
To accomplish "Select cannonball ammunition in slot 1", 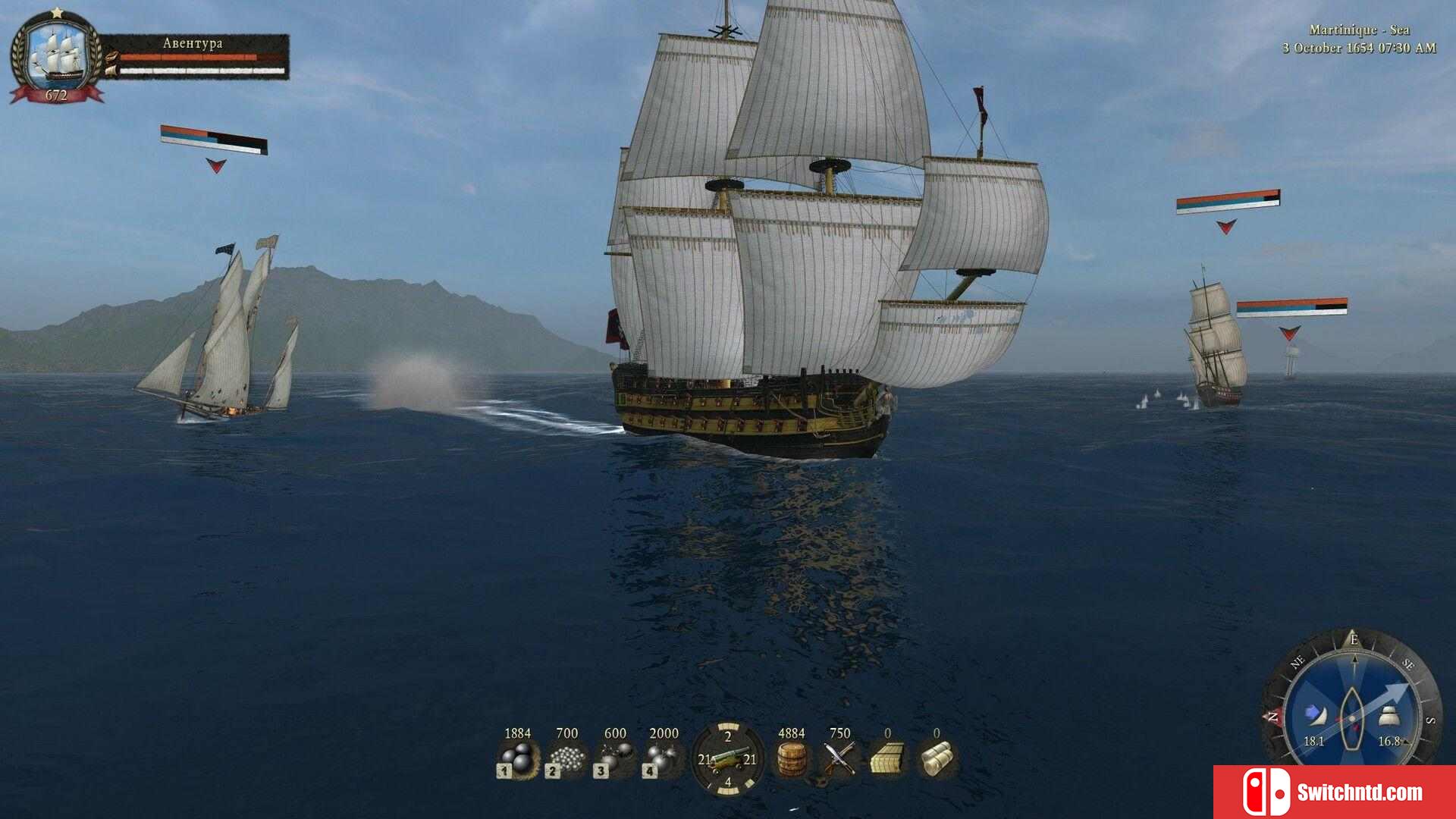I will (x=517, y=759).
